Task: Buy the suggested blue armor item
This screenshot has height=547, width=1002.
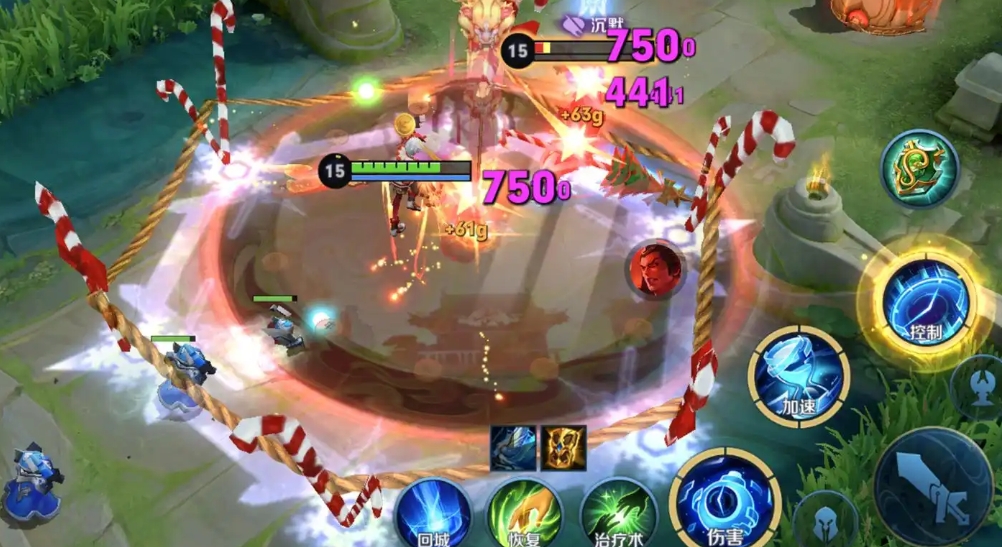Action: tap(513, 447)
